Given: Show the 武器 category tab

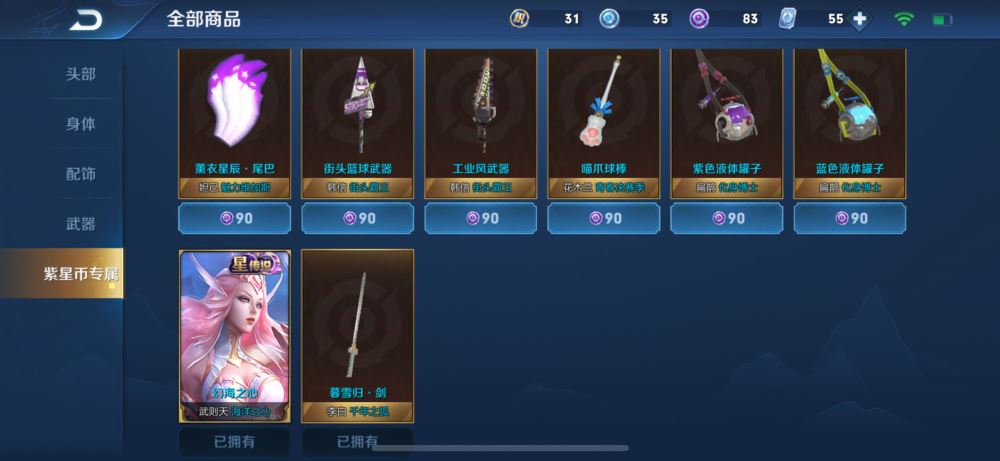Looking at the screenshot, I should (81, 224).
